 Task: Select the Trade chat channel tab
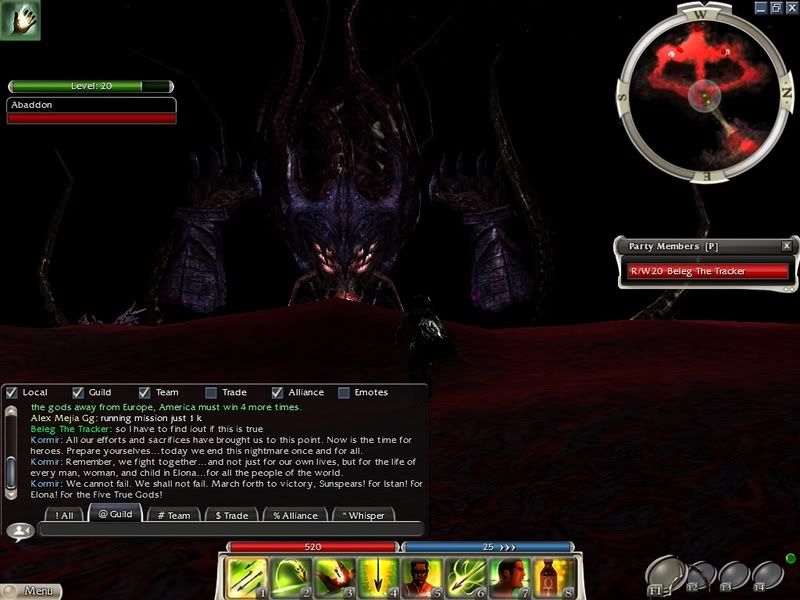pyautogui.click(x=232, y=515)
